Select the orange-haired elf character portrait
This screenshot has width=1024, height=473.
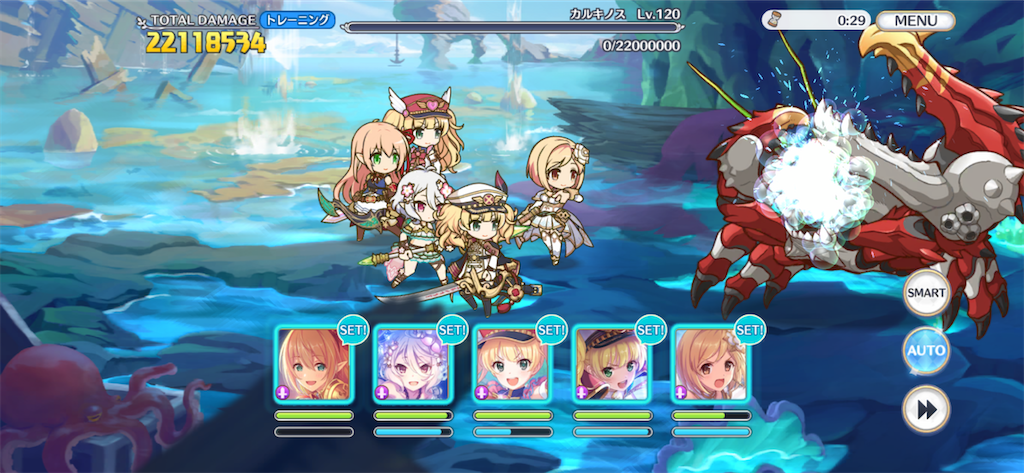pos(314,364)
